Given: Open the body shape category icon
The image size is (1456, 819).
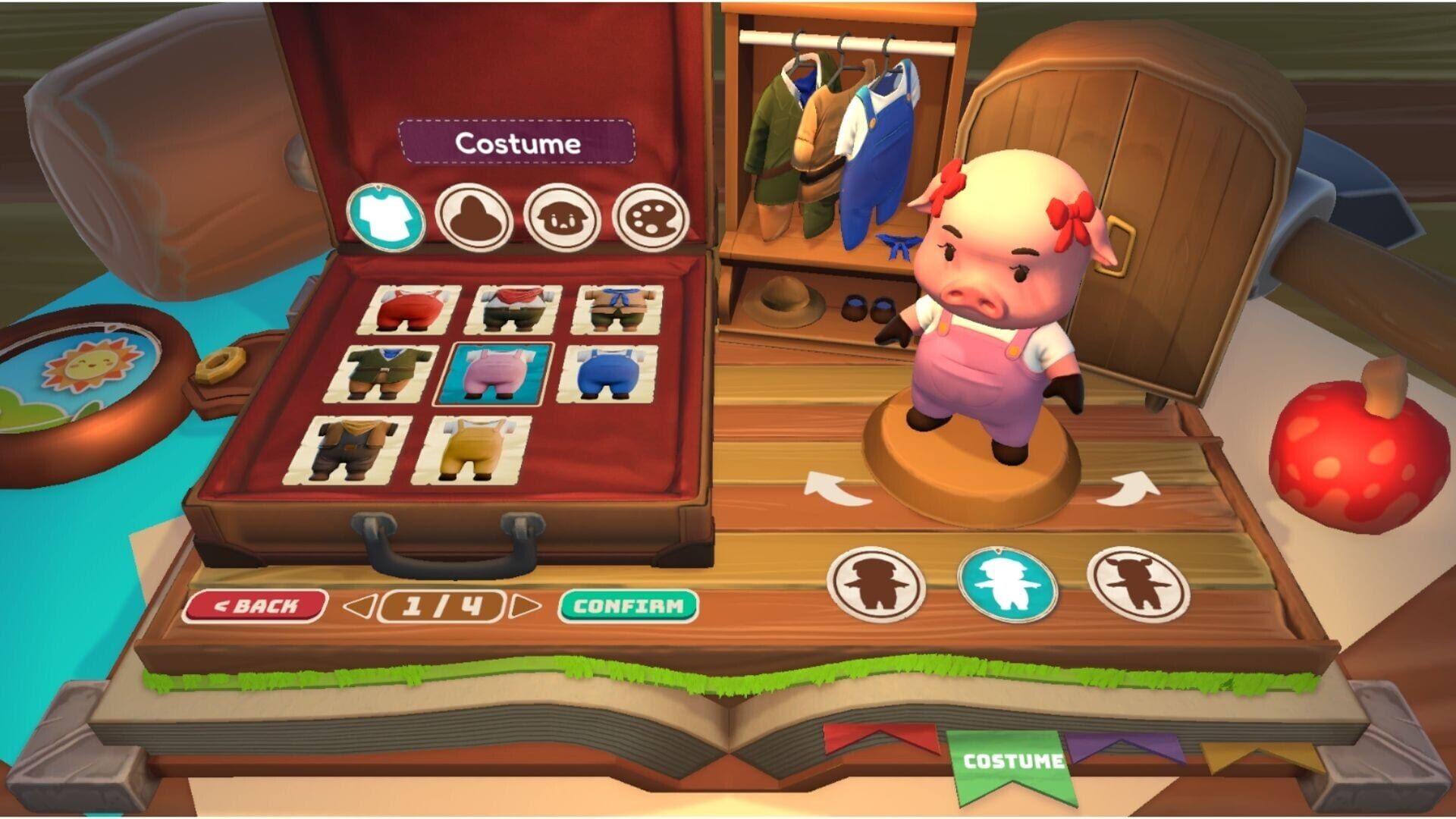Looking at the screenshot, I should (x=474, y=216).
